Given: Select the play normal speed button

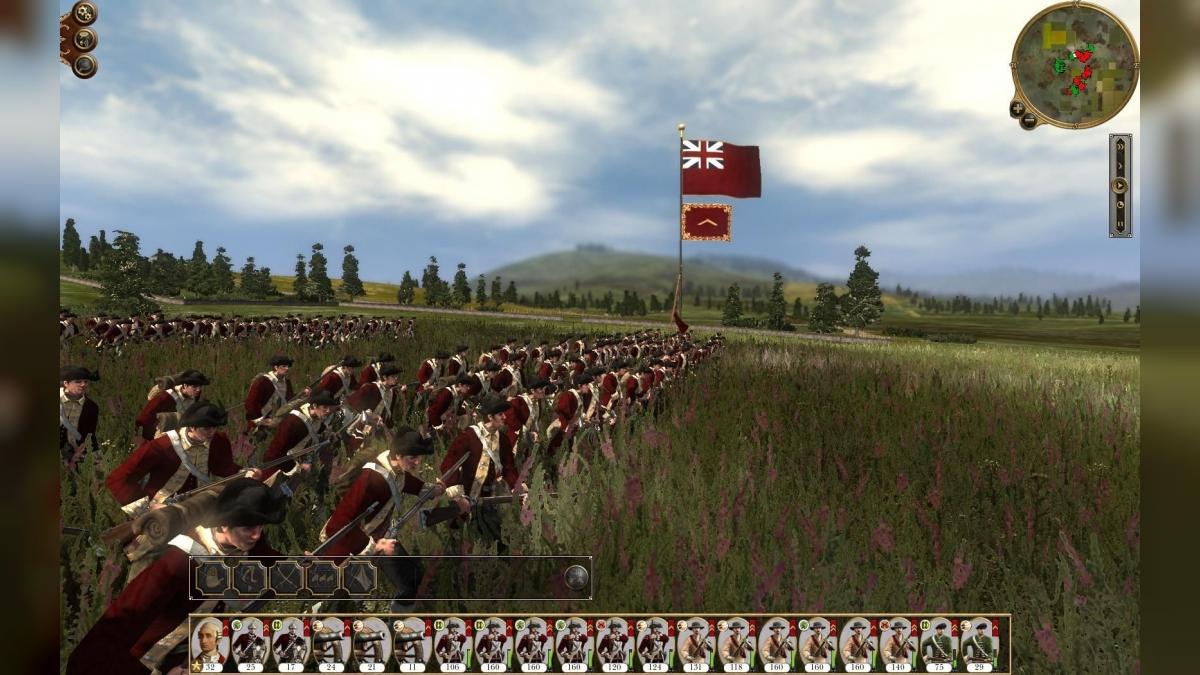Looking at the screenshot, I should [1120, 185].
